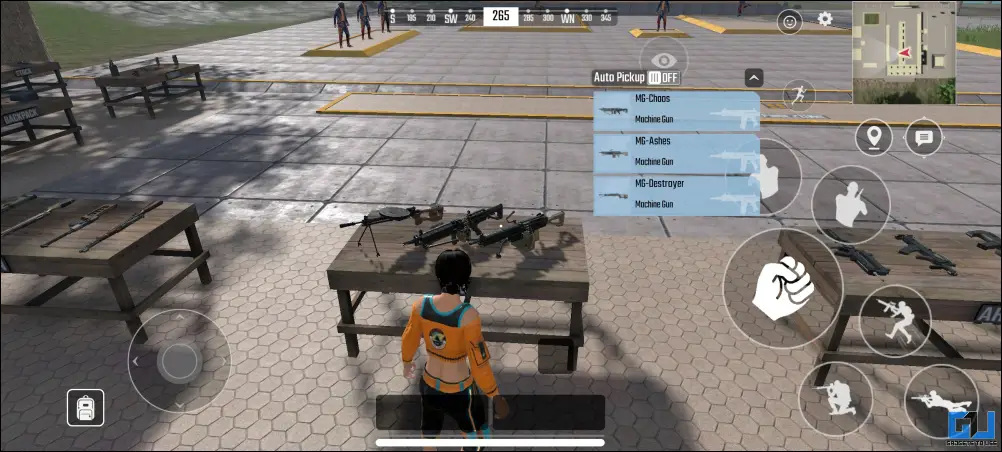
Task: Open the backpack inventory
Action: (x=86, y=406)
